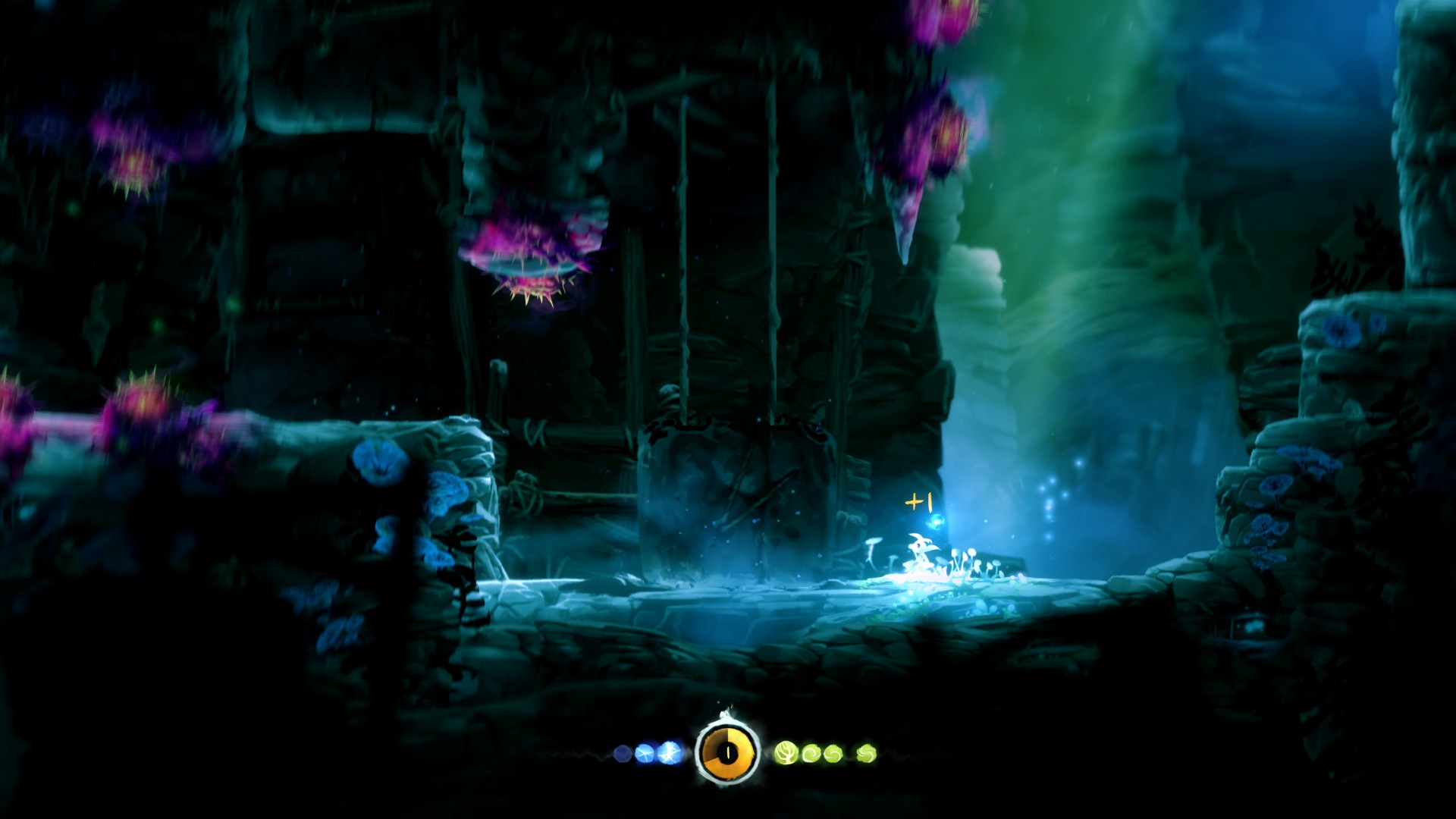Click the second green spiral orb
The image size is (1456, 819).
click(x=833, y=752)
